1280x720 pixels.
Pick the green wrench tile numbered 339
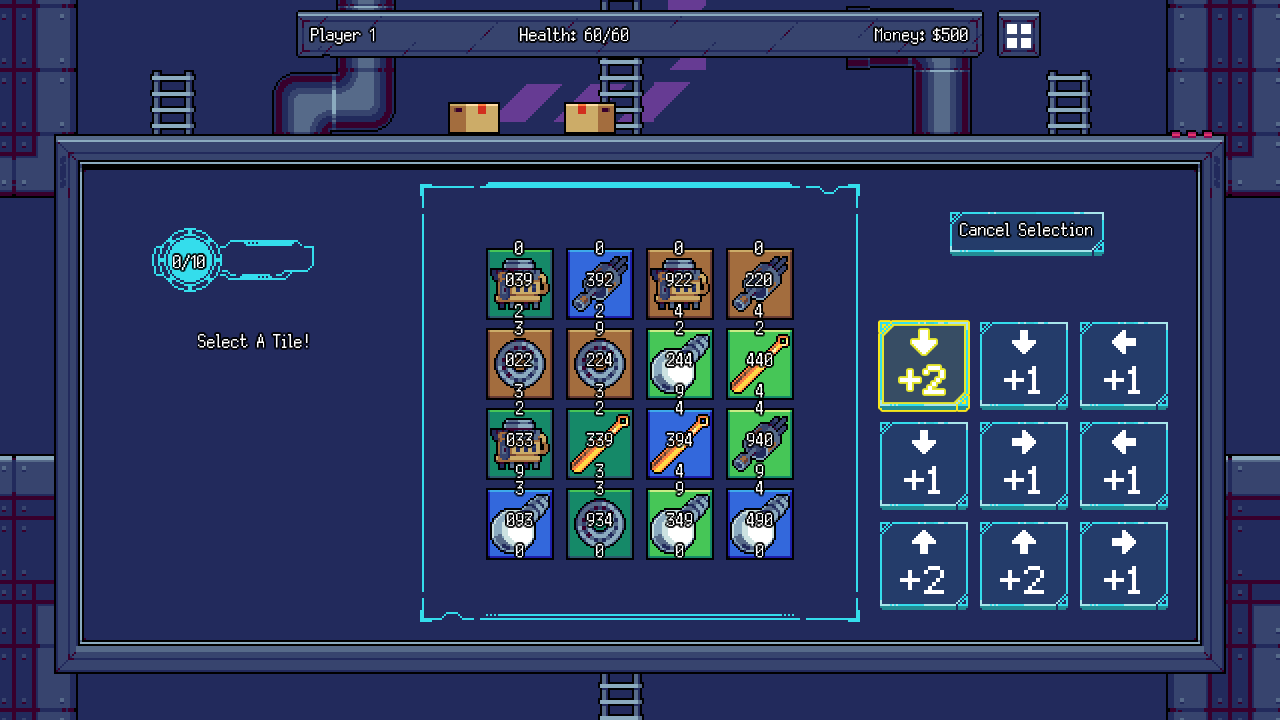(600, 443)
